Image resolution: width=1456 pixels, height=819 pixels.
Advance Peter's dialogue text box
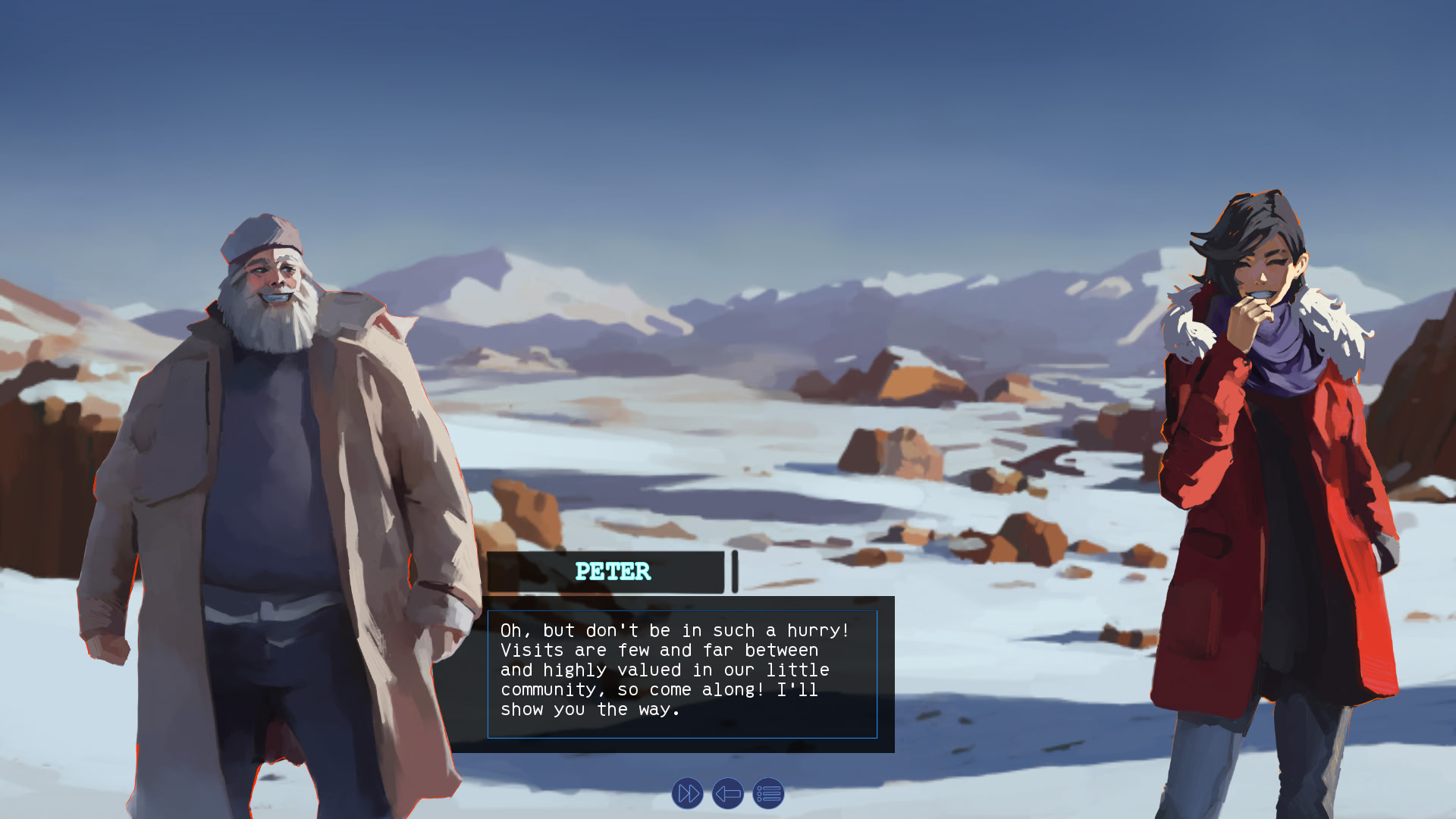(x=682, y=673)
